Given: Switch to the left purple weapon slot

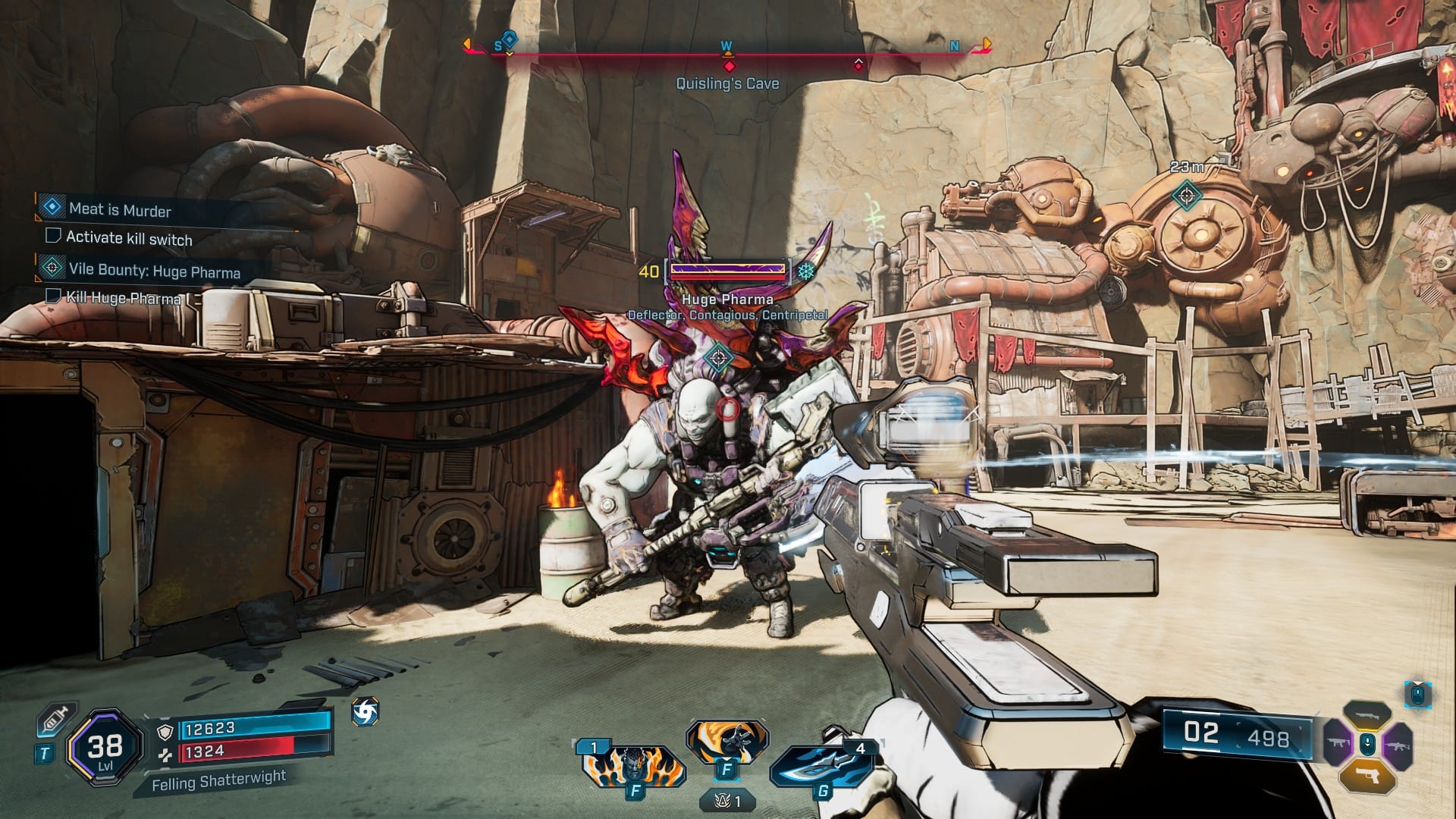Looking at the screenshot, I should [x=1338, y=744].
